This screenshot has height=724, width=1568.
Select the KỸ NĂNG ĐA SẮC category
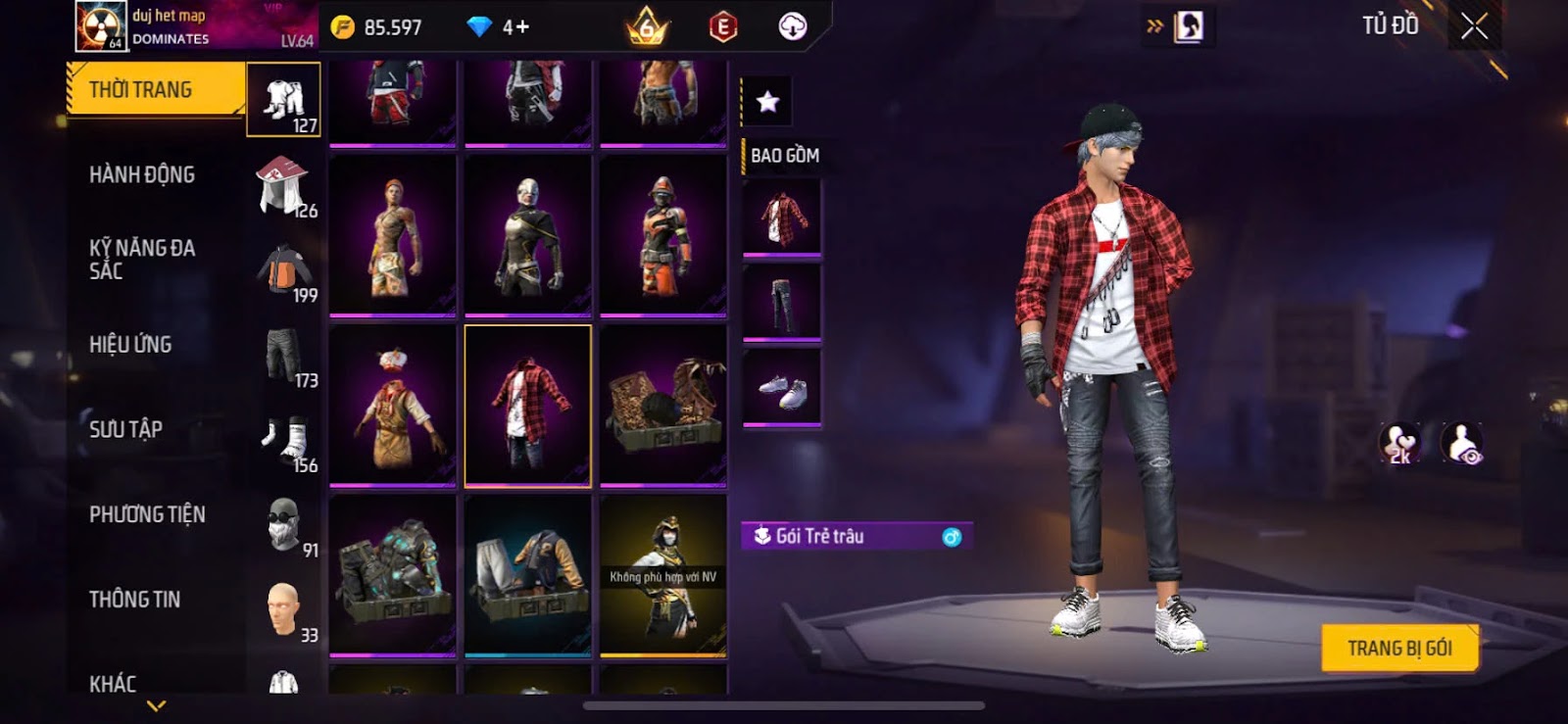coord(142,260)
